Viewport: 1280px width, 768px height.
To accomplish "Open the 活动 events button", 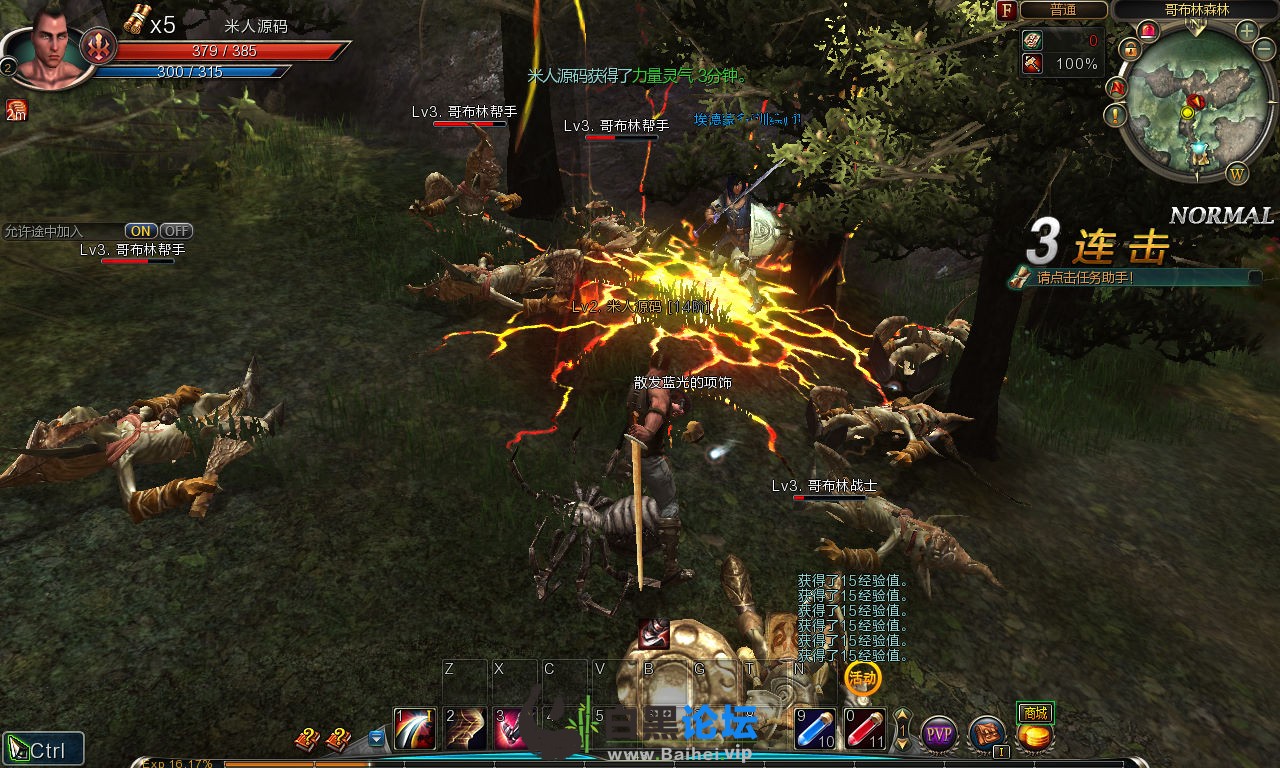I will click(862, 679).
